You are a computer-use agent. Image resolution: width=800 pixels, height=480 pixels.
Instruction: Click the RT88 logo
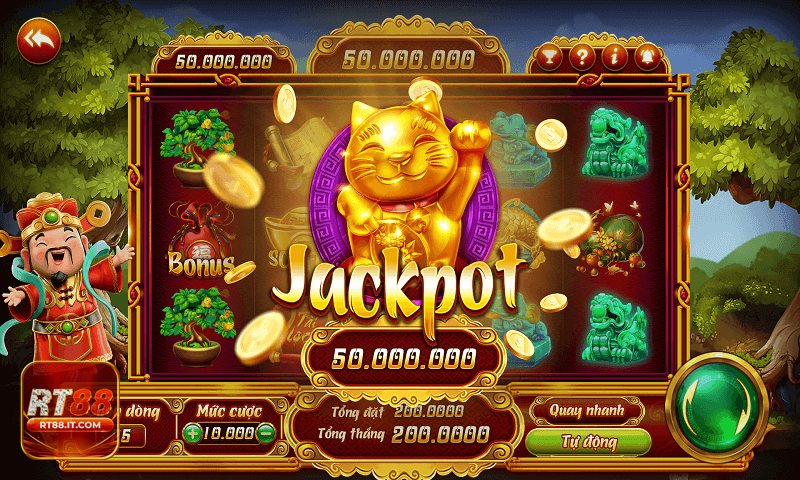click(x=66, y=410)
